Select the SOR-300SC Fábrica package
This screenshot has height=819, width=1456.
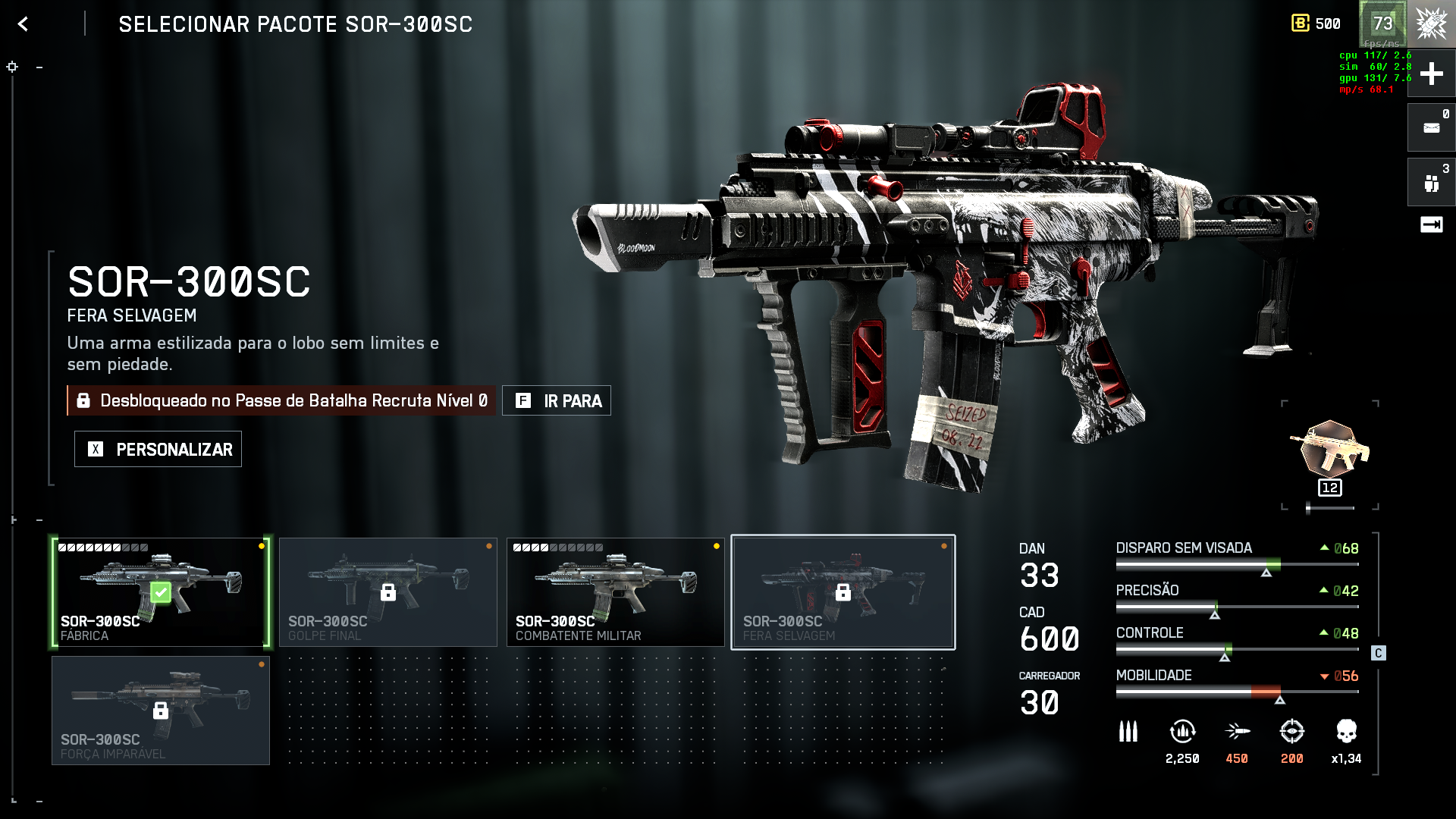click(161, 592)
